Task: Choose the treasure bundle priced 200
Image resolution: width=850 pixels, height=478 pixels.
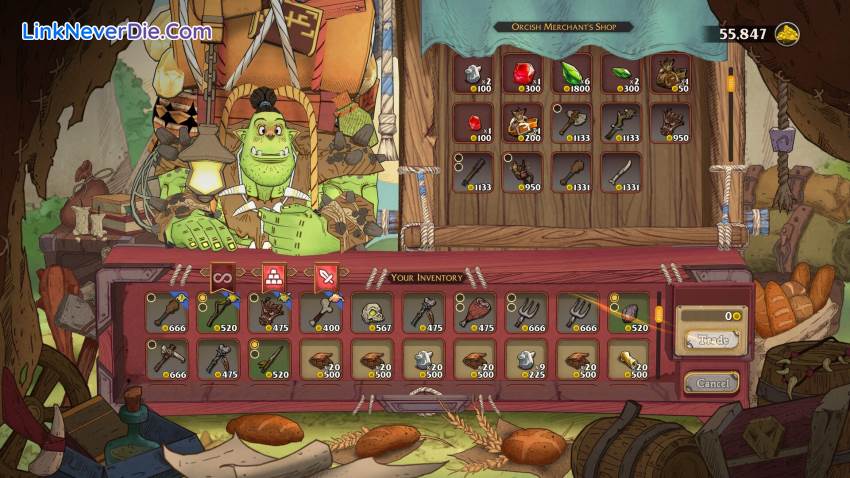Action: pos(522,125)
